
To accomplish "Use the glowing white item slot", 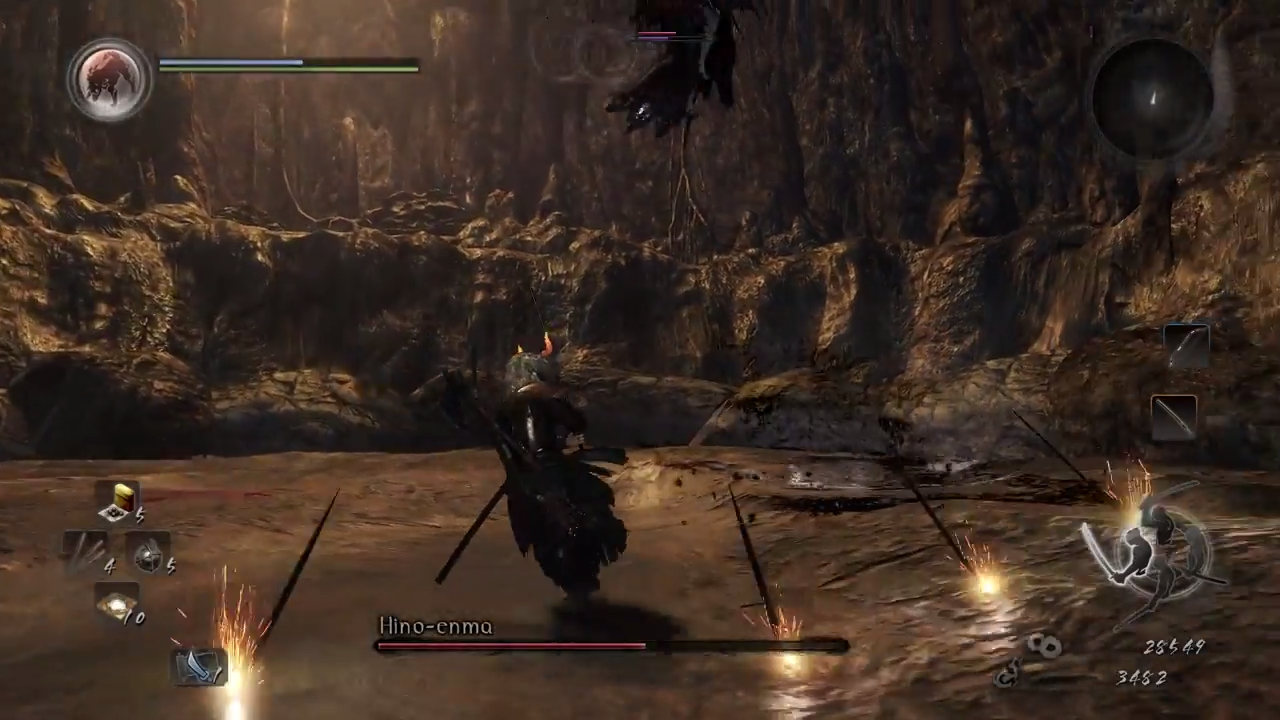I will pos(117,604).
